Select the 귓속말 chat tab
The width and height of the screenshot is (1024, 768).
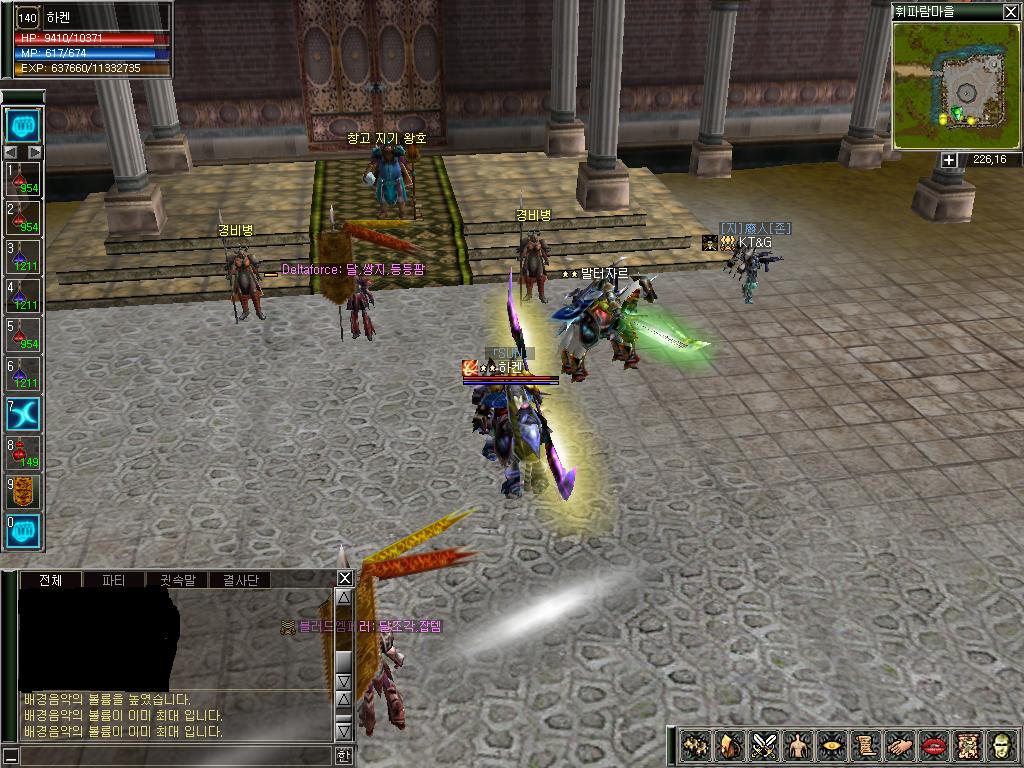pyautogui.click(x=177, y=580)
